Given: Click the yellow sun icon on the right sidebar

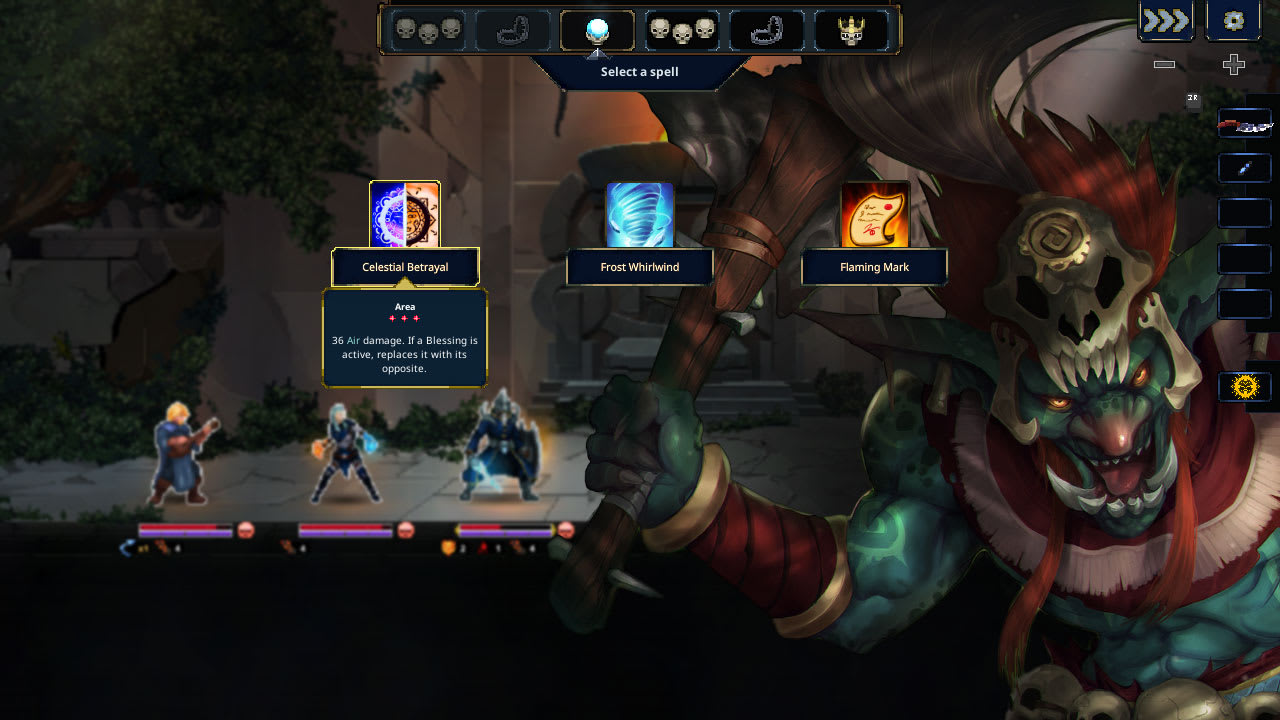Looking at the screenshot, I should pos(1244,385).
